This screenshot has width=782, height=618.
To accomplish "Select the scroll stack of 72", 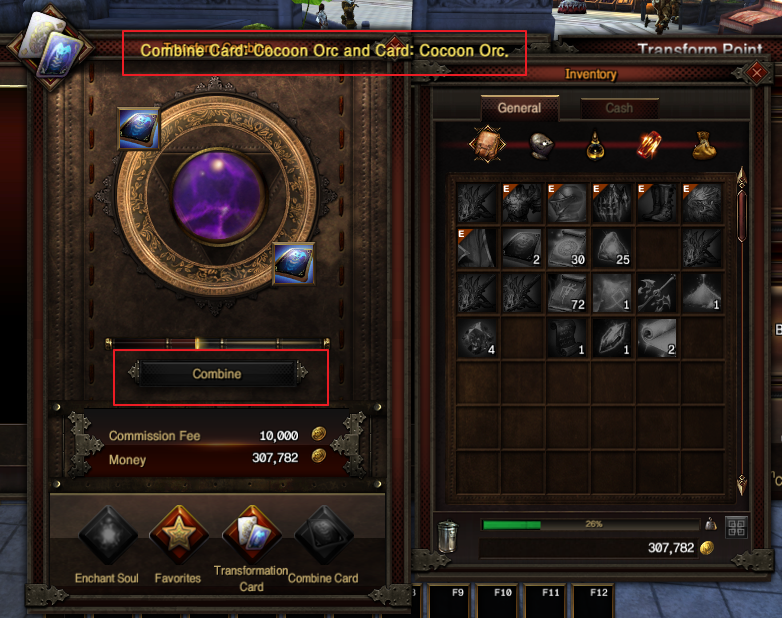I will (x=568, y=292).
